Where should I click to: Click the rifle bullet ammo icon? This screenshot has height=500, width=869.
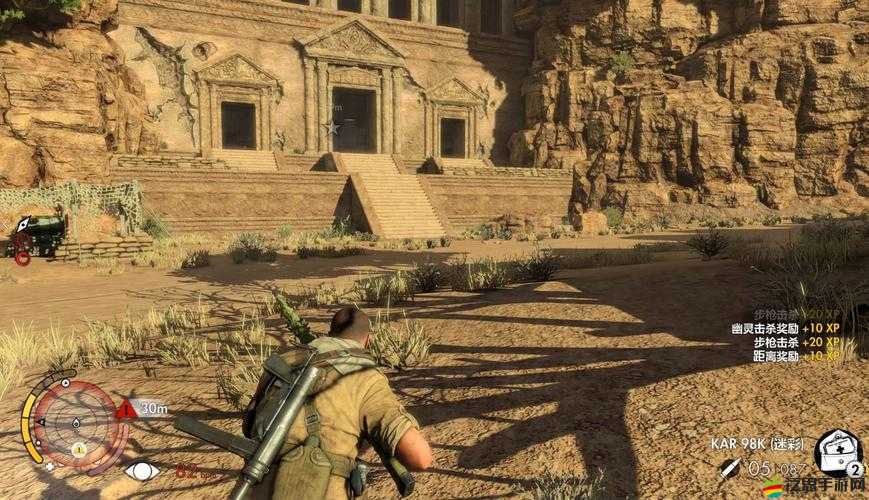(732, 466)
